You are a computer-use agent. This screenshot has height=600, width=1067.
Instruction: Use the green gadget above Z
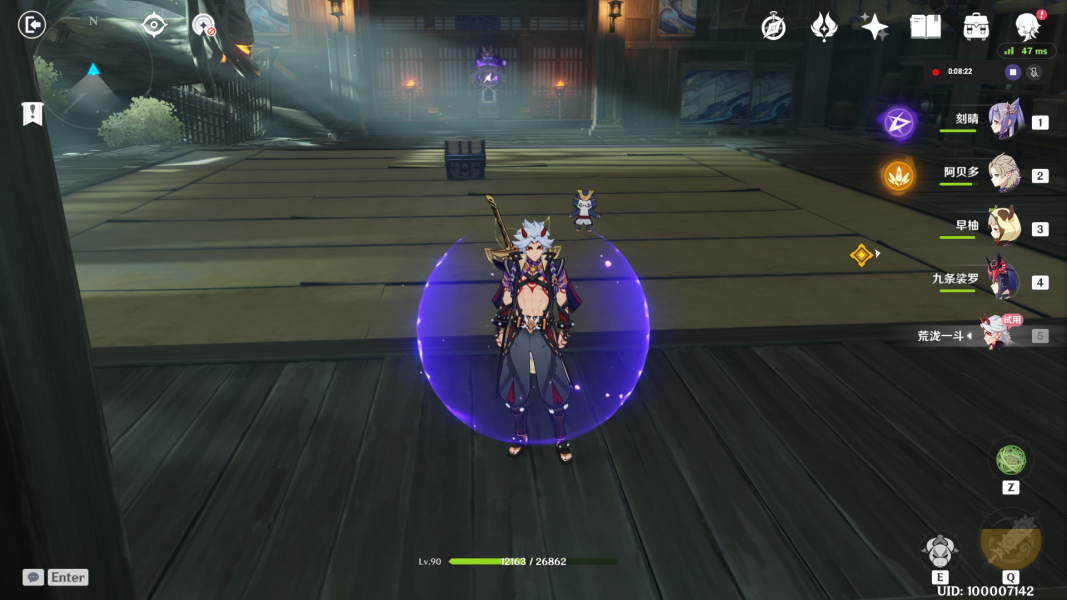tap(1011, 460)
